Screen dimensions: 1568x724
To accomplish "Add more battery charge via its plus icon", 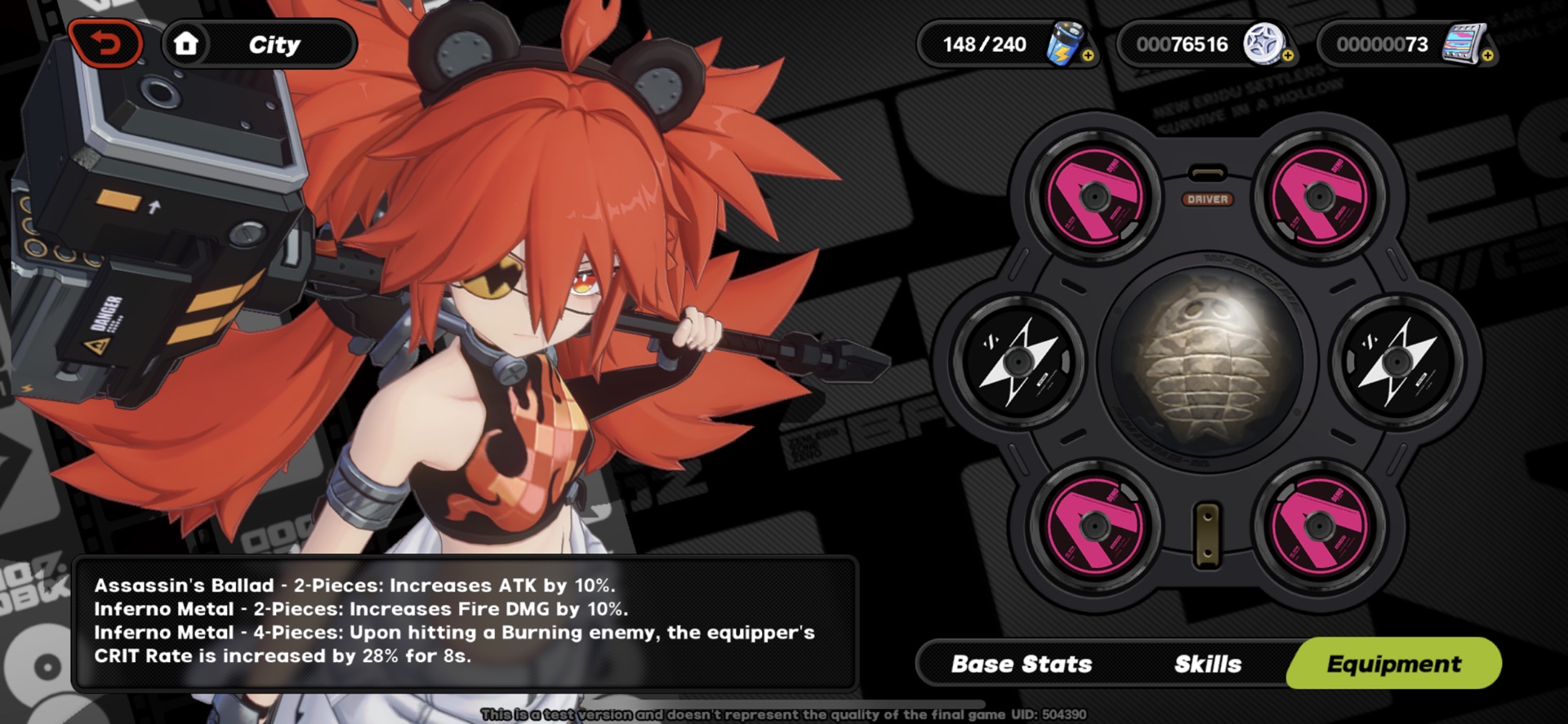I will pos(1090,56).
